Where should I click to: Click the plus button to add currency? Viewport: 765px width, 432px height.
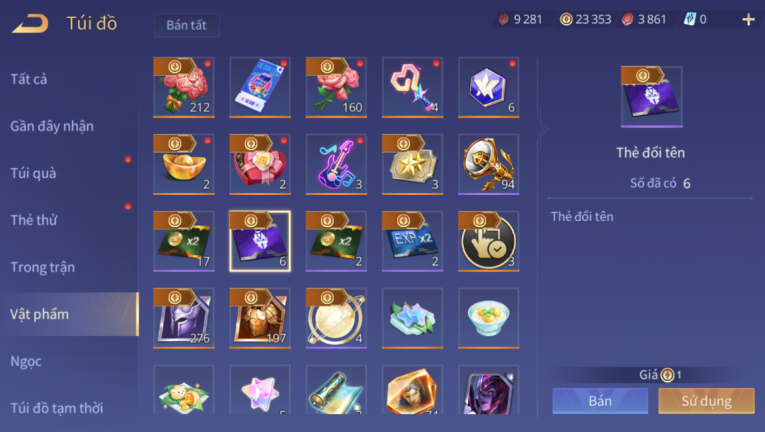tap(748, 19)
